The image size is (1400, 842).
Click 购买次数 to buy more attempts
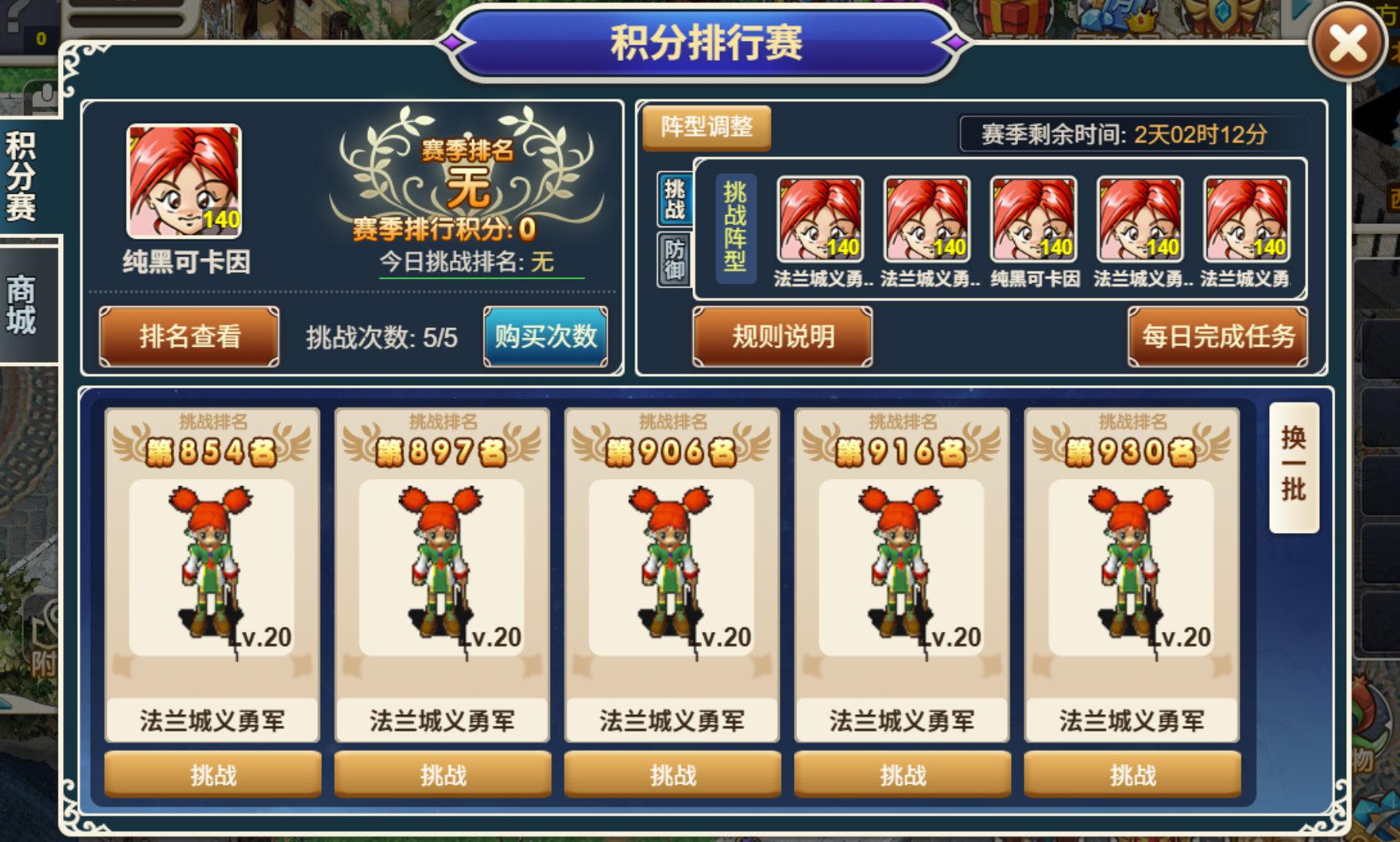click(x=544, y=336)
